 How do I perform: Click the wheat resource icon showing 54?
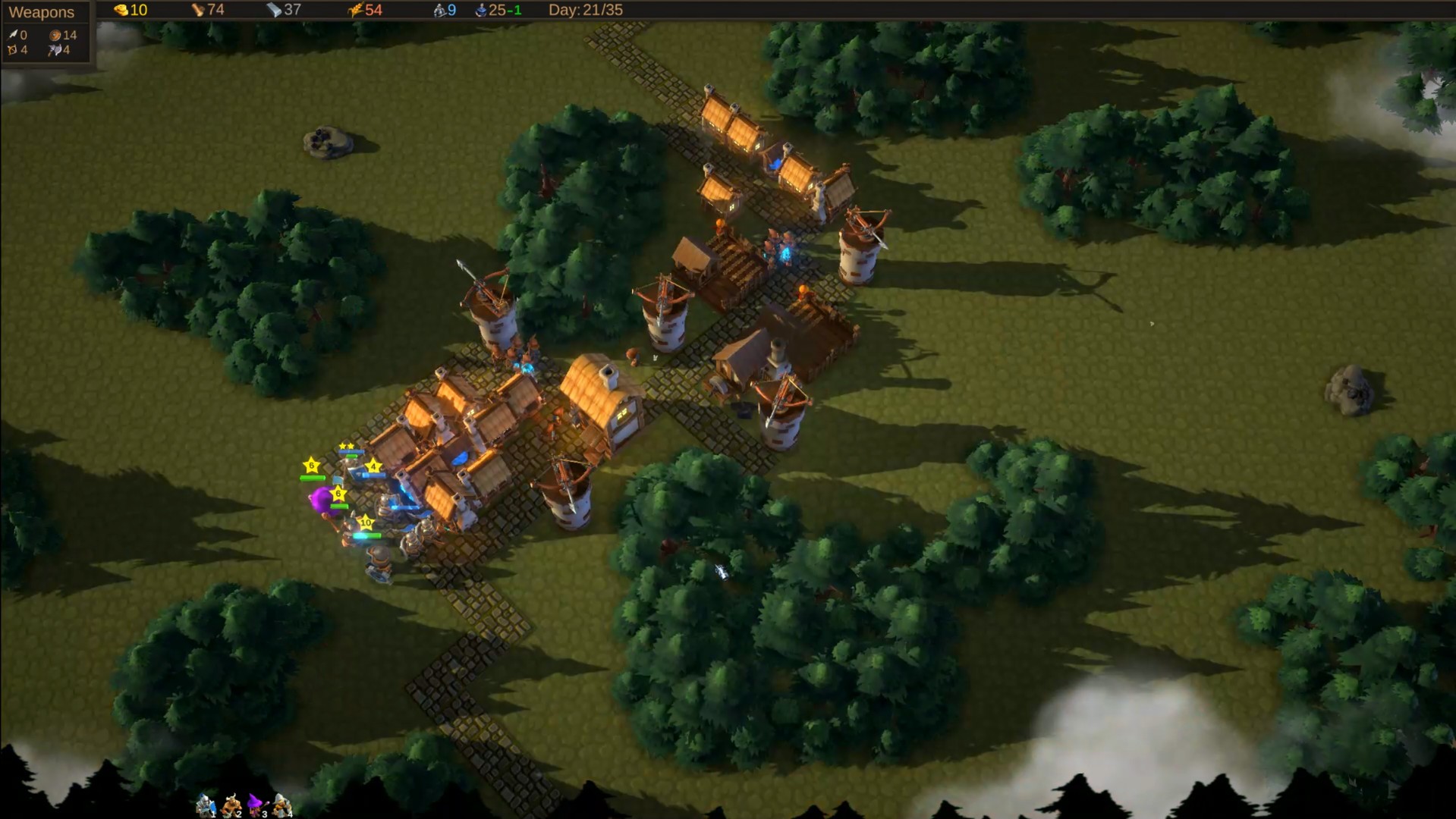point(357,11)
